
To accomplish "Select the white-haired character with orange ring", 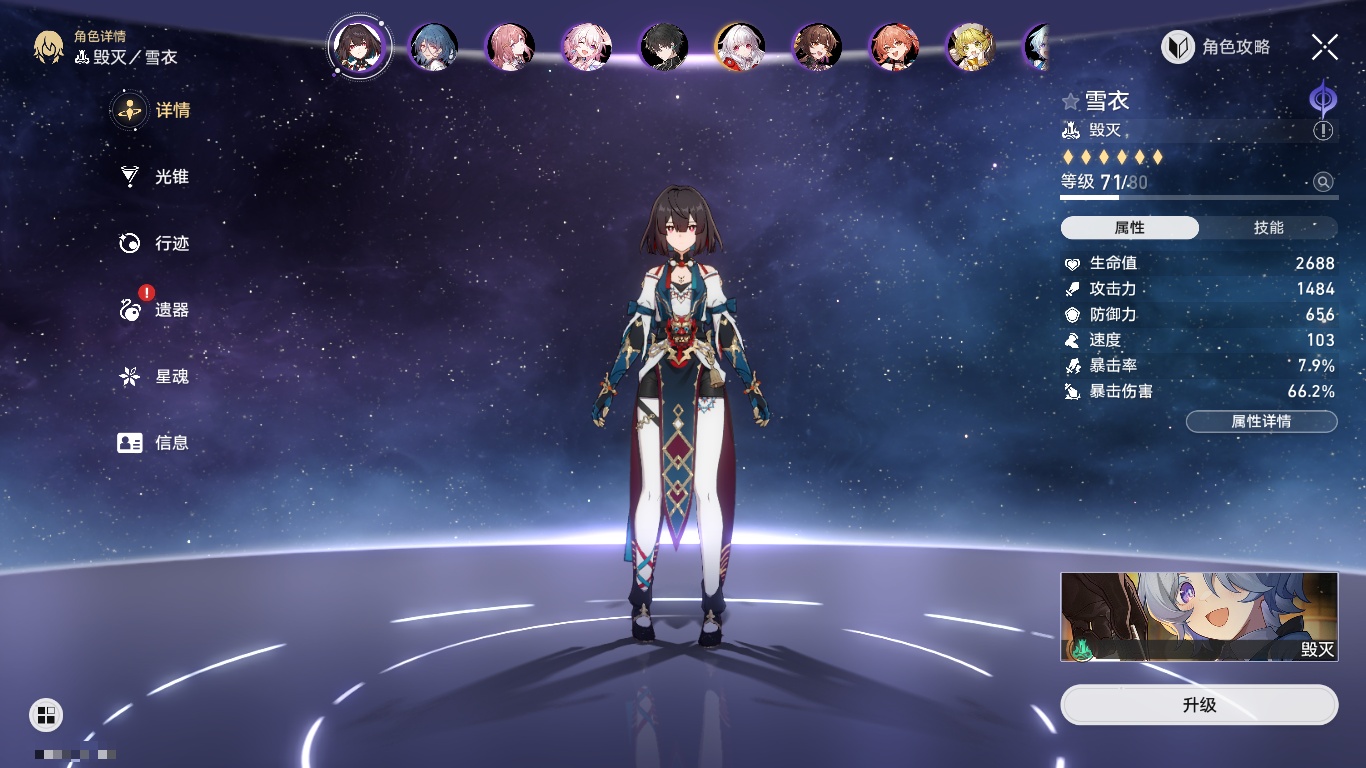I will [x=739, y=47].
